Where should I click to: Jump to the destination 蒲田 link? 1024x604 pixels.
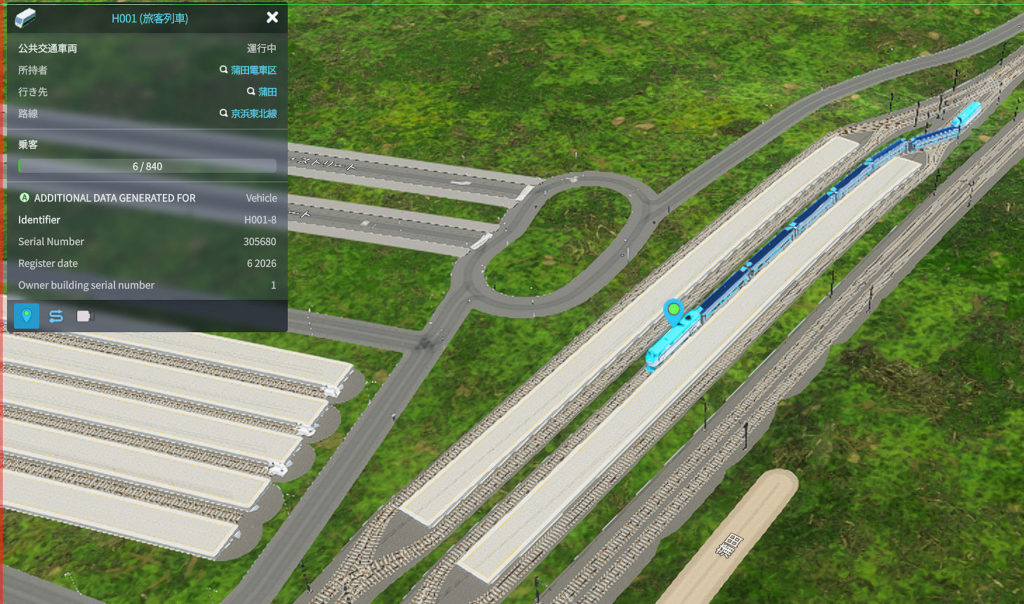(267, 92)
